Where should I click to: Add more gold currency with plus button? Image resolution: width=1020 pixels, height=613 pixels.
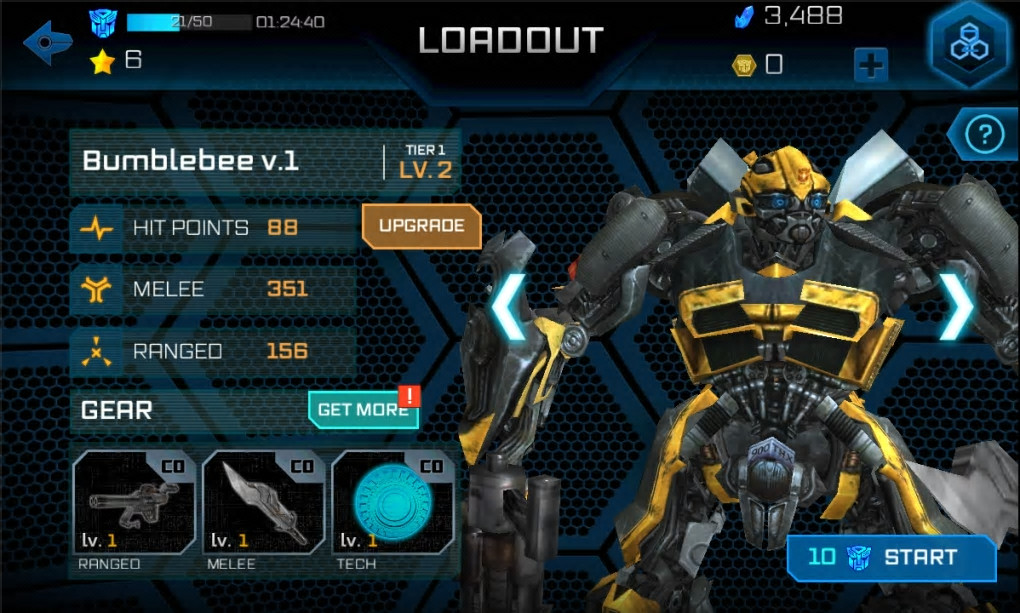[x=871, y=66]
